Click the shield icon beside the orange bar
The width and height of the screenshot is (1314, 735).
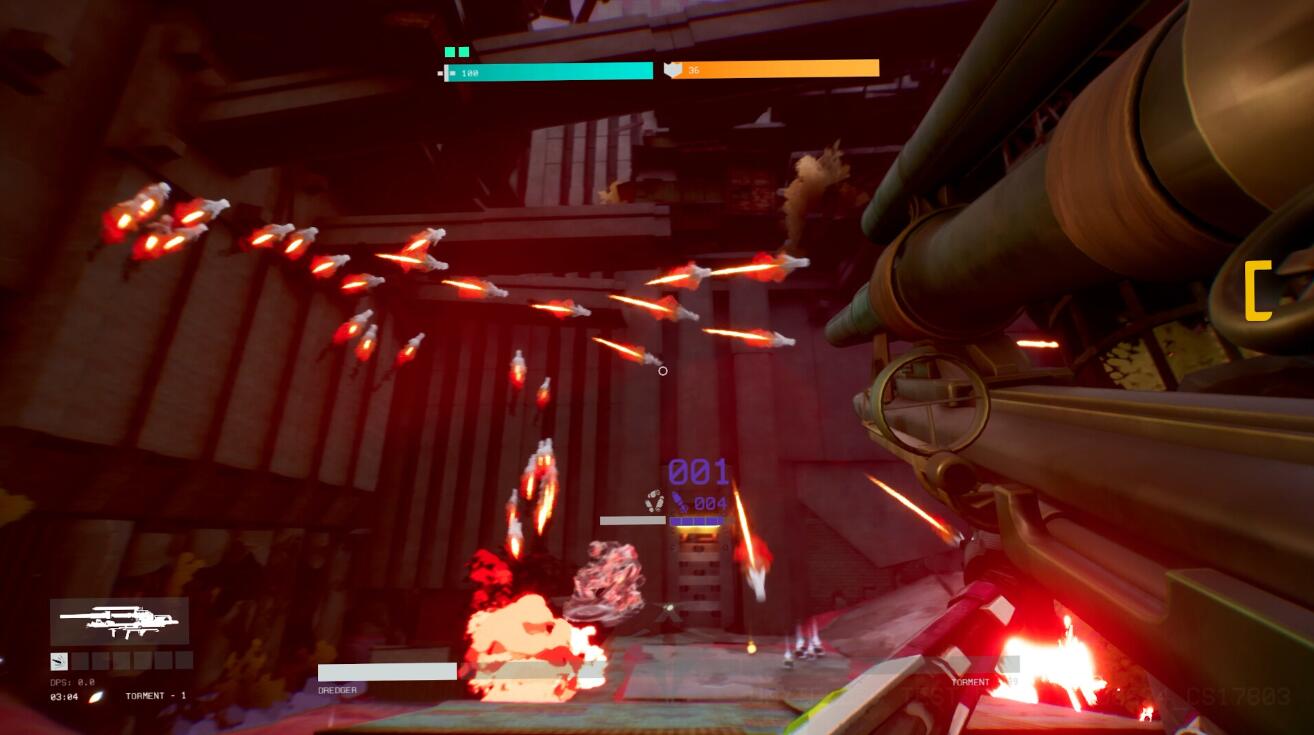pyautogui.click(x=673, y=70)
